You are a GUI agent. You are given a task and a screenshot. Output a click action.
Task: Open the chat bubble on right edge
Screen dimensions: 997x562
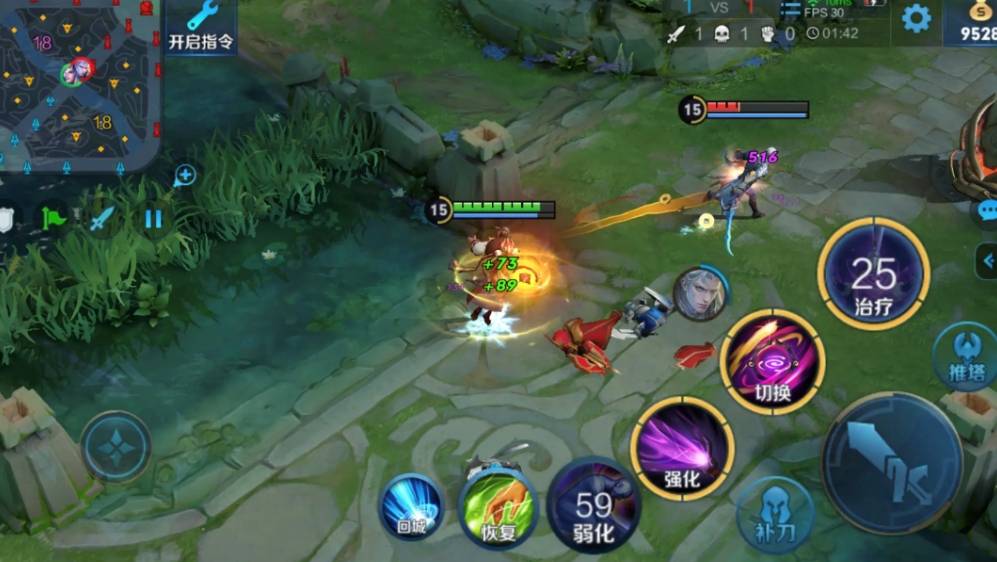pyautogui.click(x=988, y=212)
